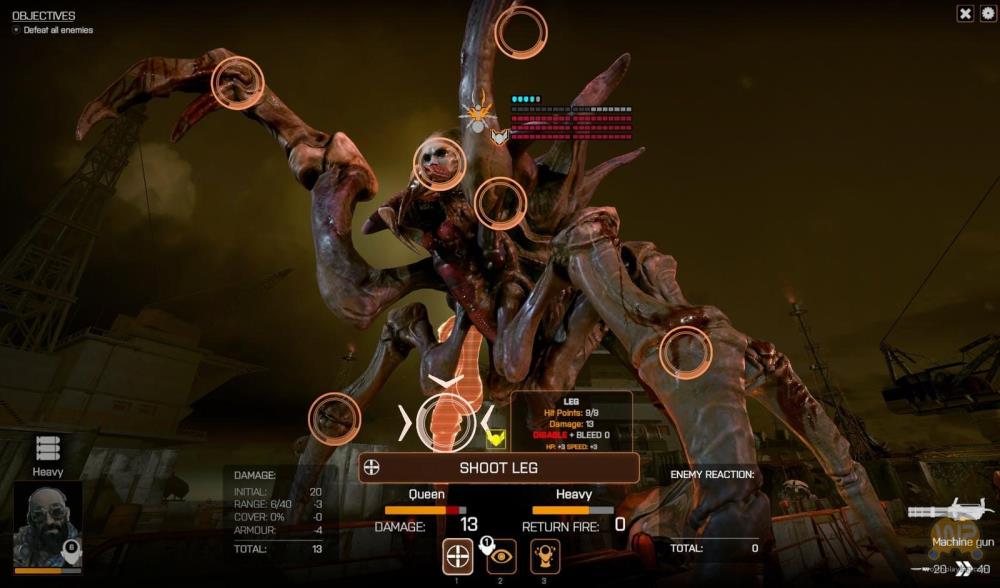Choose the third ability with head icon
Image resolution: width=1000 pixels, height=588 pixels.
tap(545, 555)
